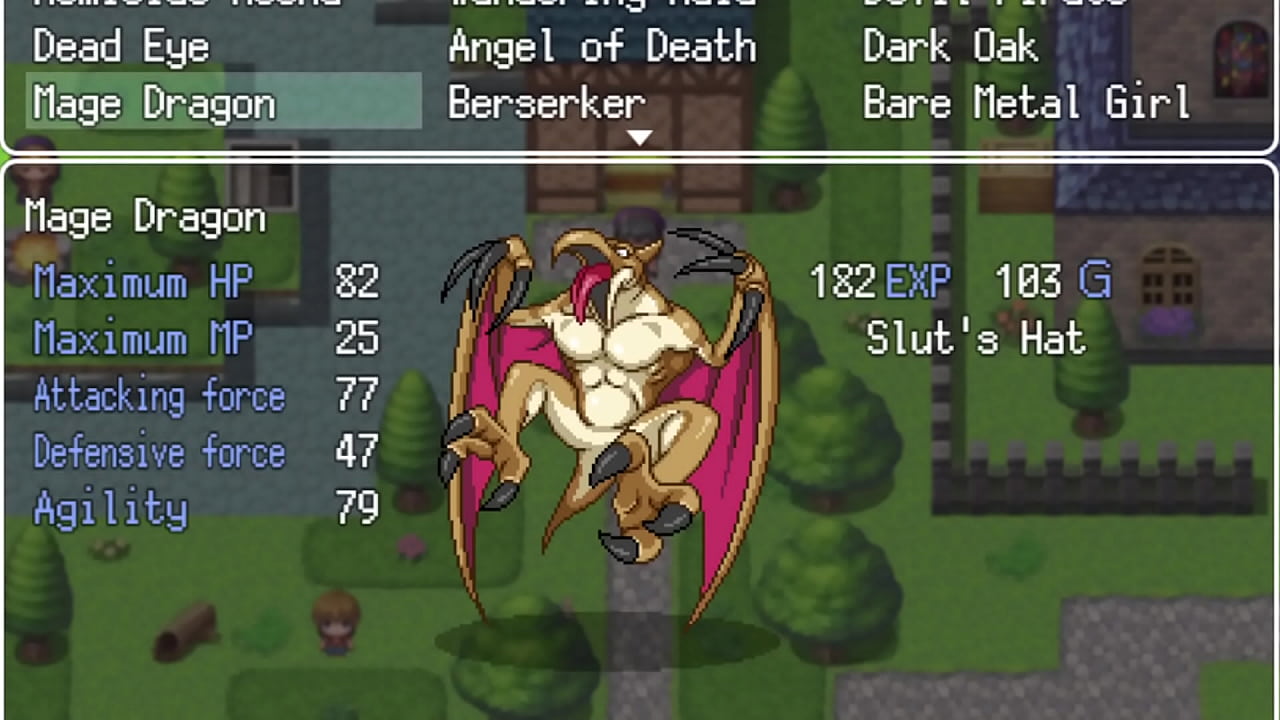Select the Dead Eye monster entry
Image resolution: width=1280 pixels, height=720 pixels.
click(120, 47)
